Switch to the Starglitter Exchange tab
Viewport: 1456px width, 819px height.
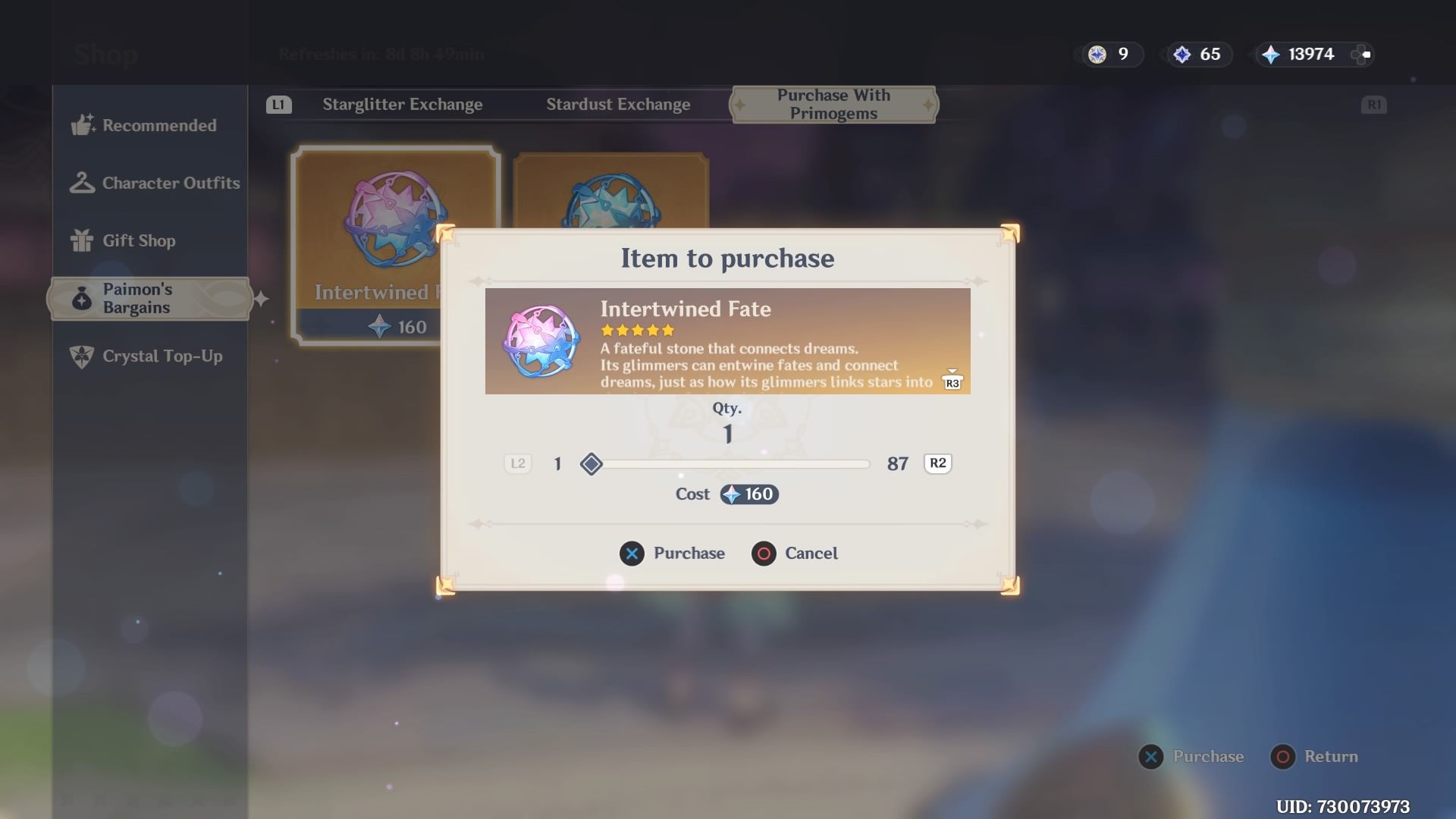point(402,104)
